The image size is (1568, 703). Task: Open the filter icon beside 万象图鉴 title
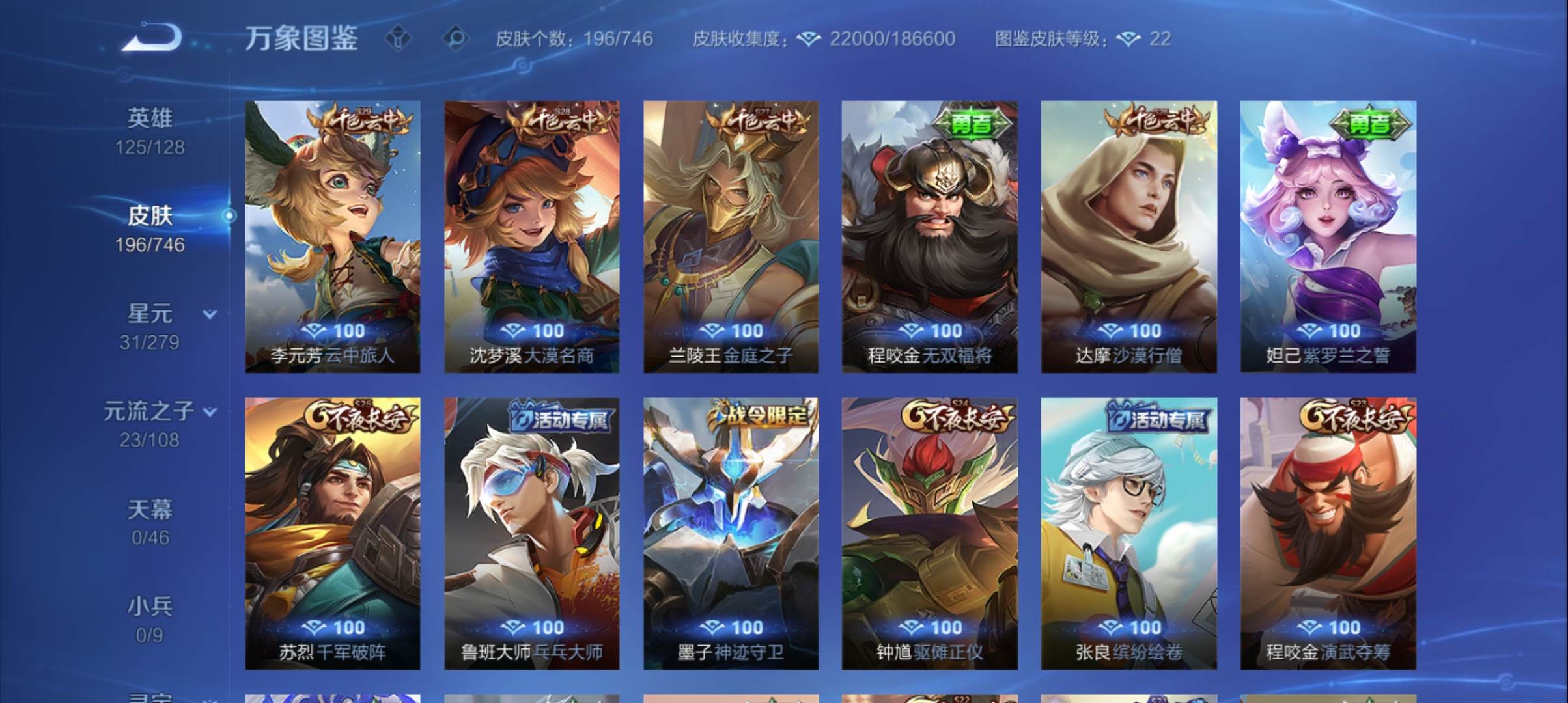click(398, 39)
